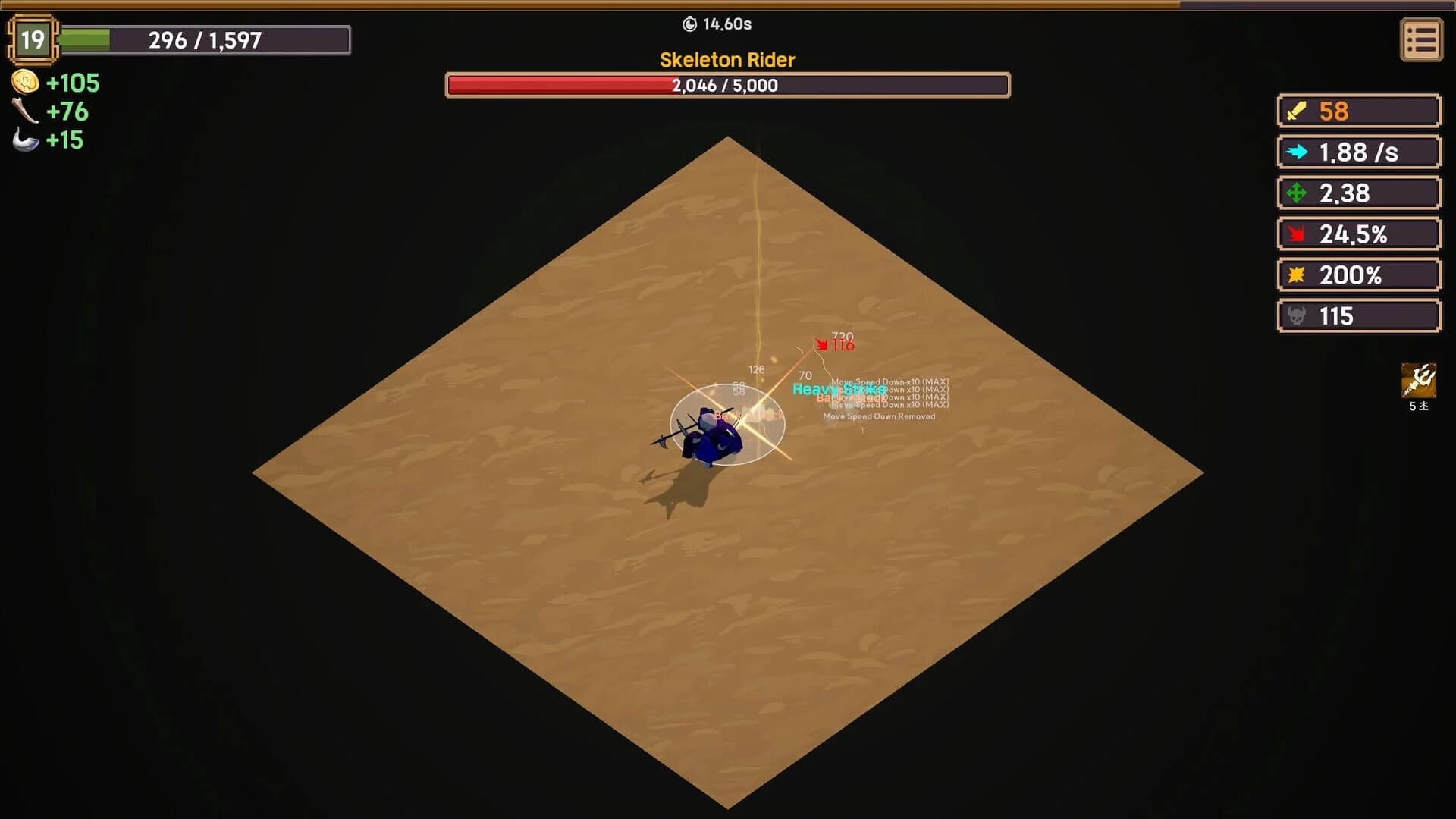1456x819 pixels.
Task: Click the sword attack stat icon
Action: [1296, 111]
